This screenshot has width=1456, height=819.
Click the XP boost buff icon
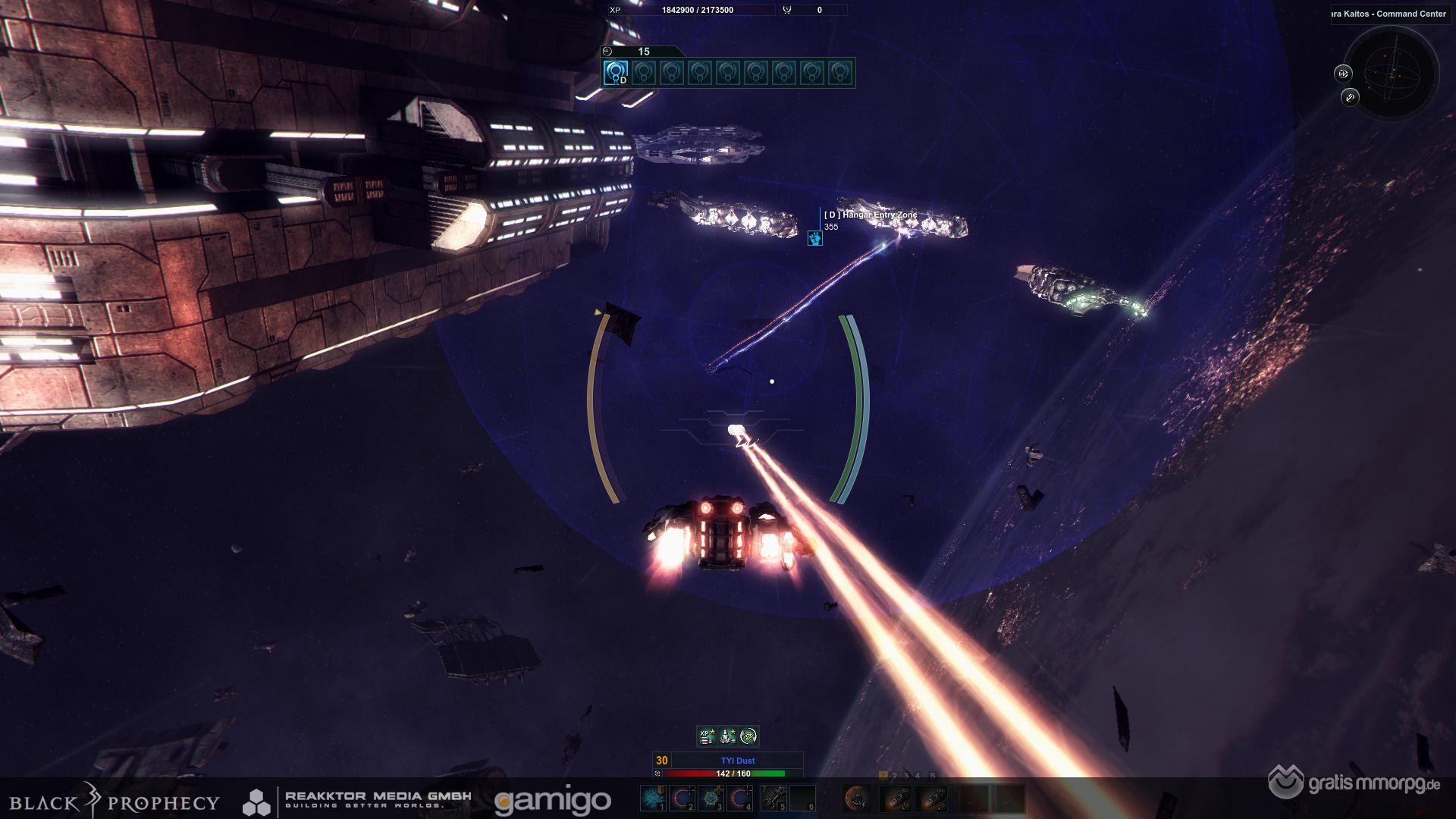pos(707,736)
